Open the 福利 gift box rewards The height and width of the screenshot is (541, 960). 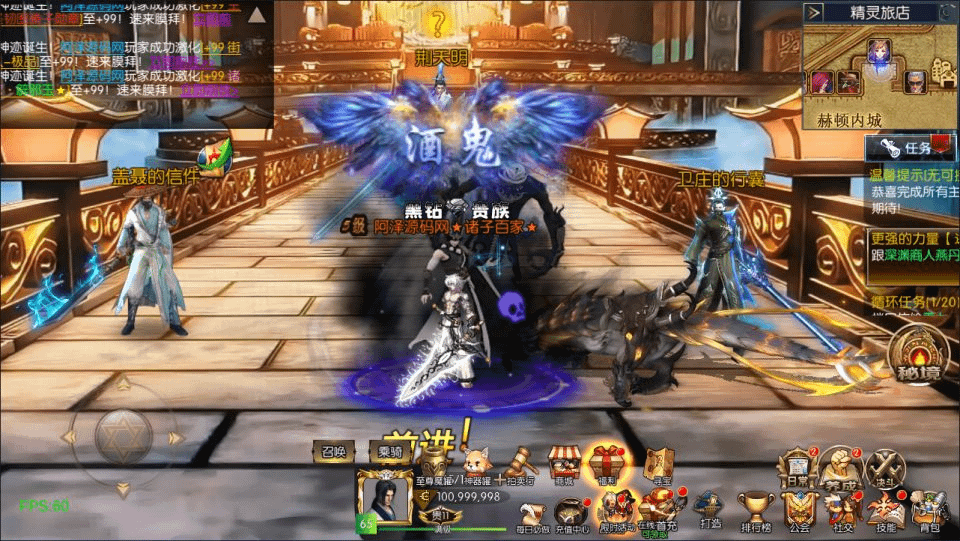click(607, 464)
